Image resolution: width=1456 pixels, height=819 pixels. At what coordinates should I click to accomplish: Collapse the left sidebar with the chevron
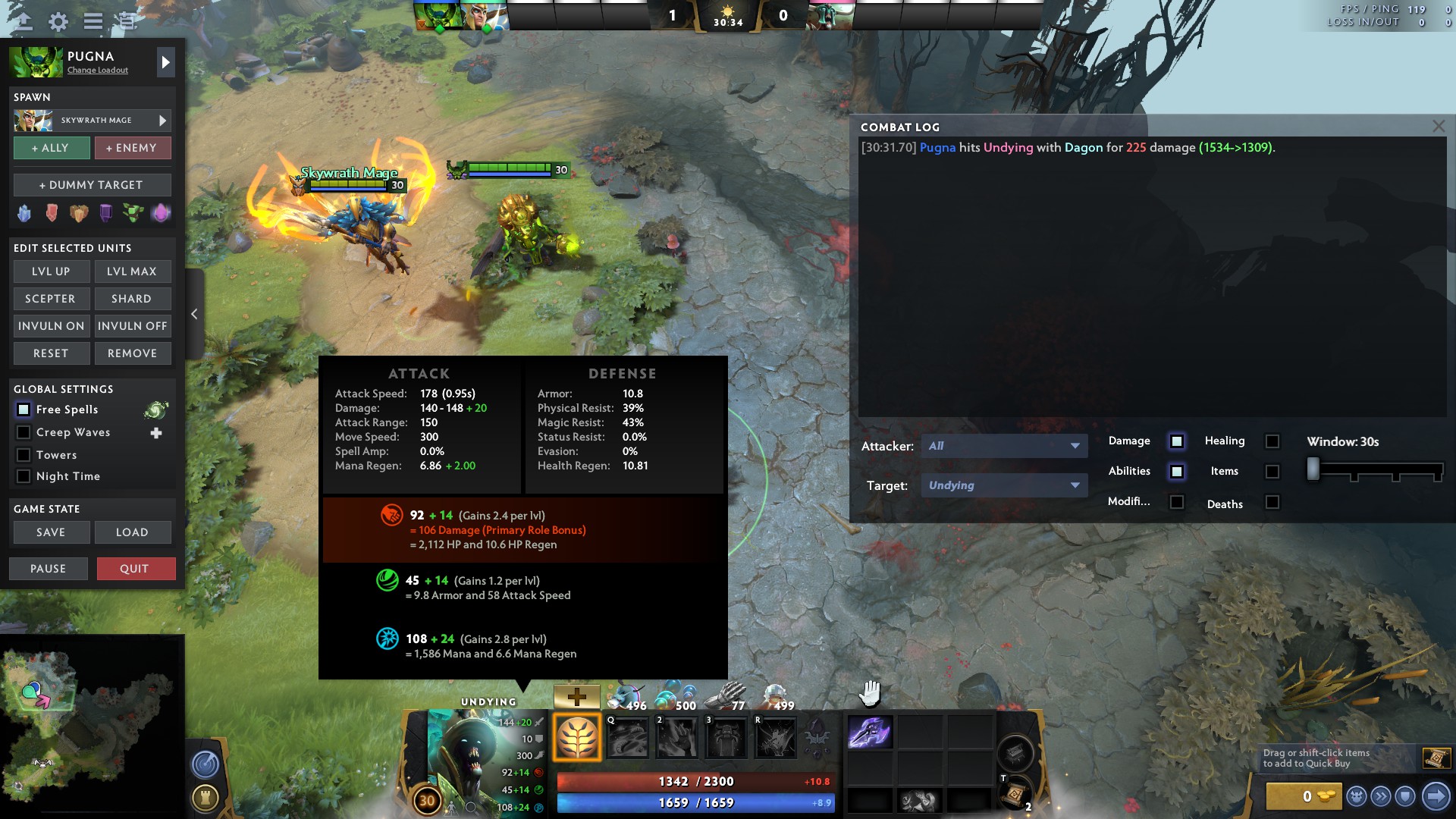click(x=194, y=313)
